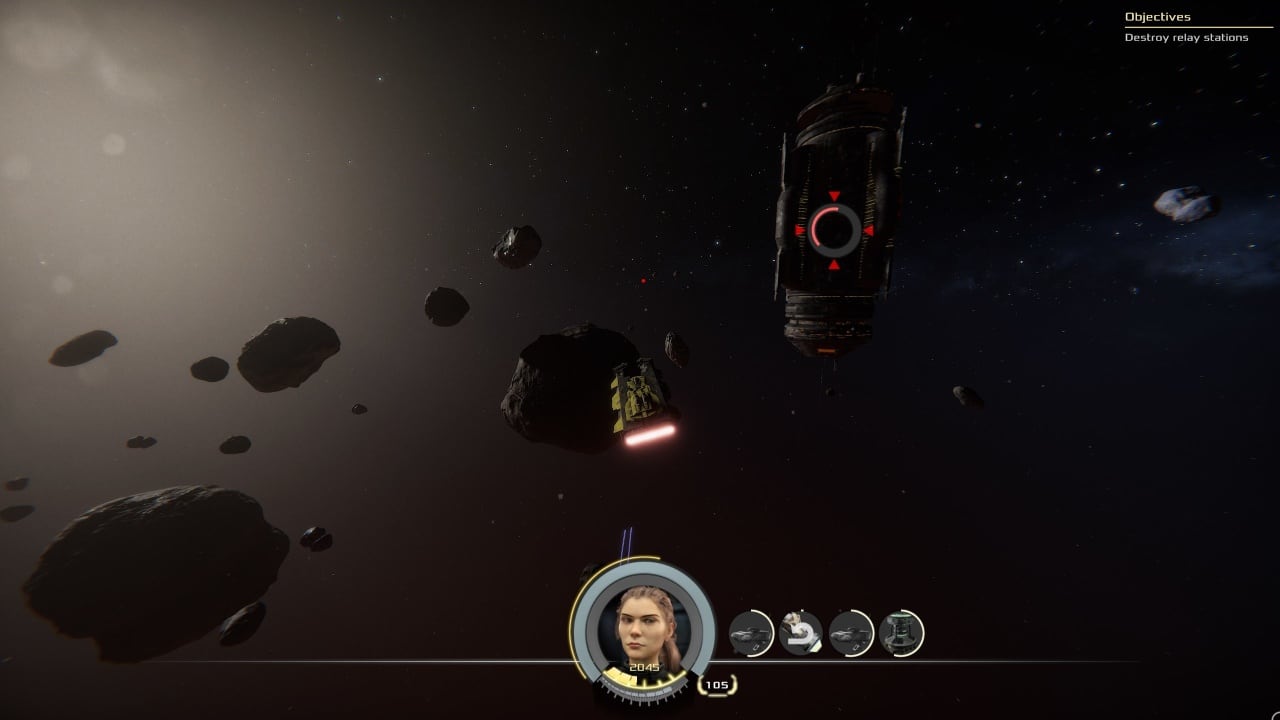Activate the U-turn arrow ability
This screenshot has width=1280, height=720.
(x=800, y=633)
